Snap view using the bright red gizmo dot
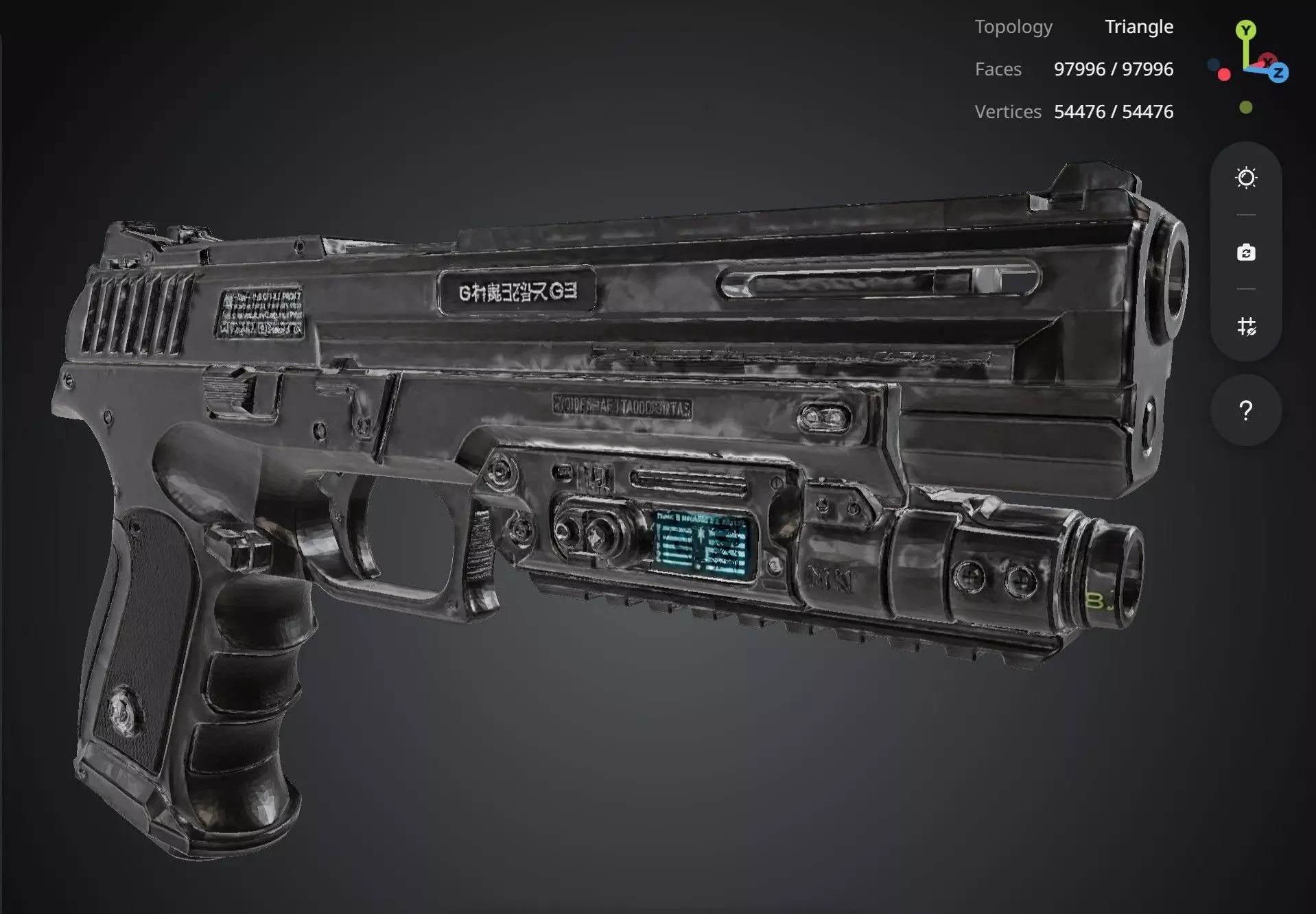 (1224, 75)
